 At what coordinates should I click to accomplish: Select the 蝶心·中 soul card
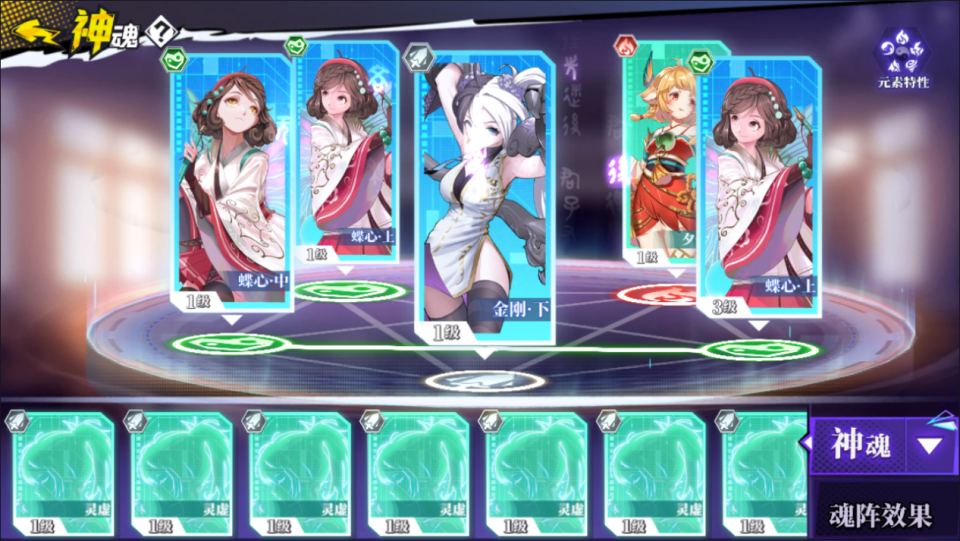234,180
